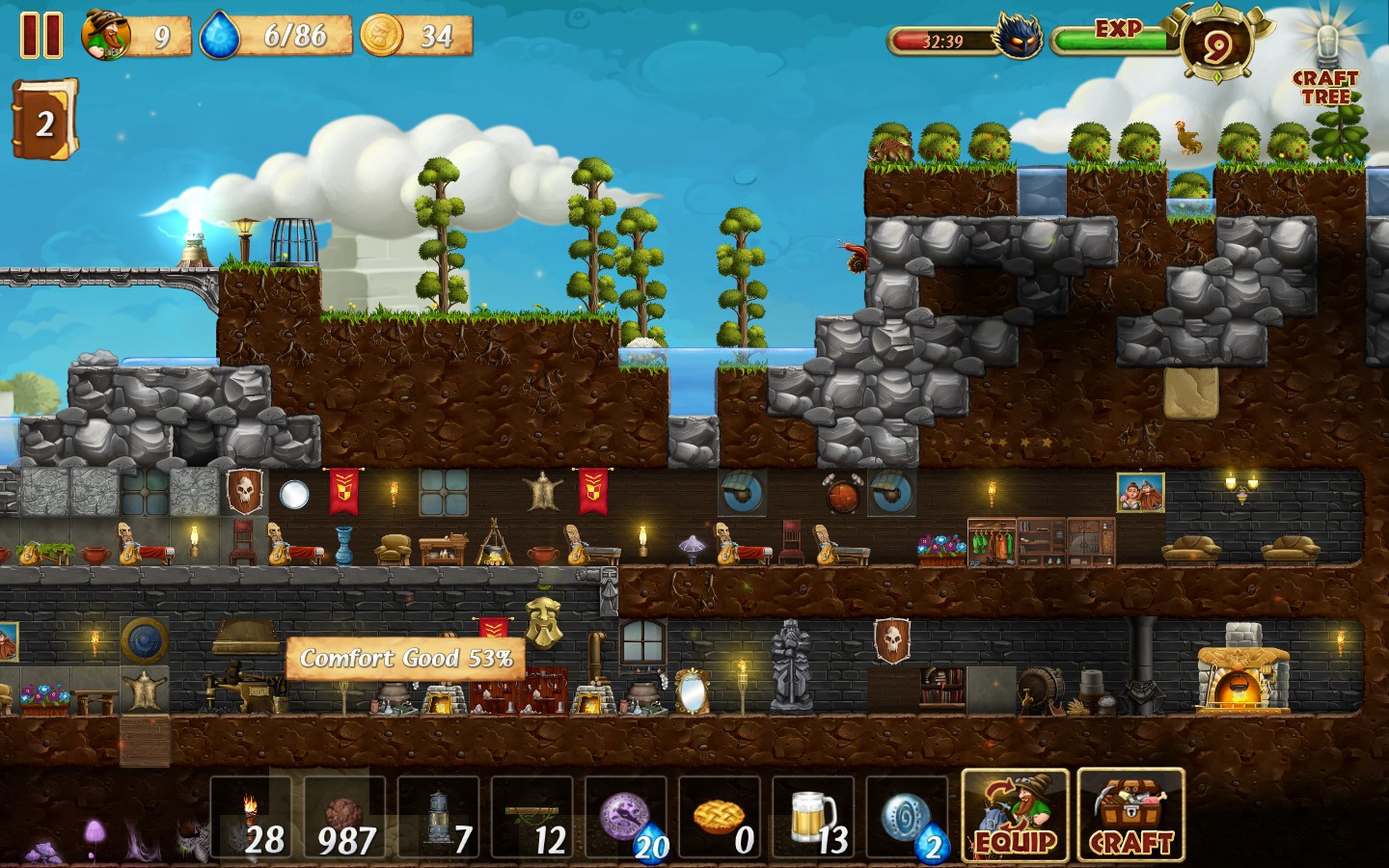
Task: Use the beer mug slot
Action: tap(814, 818)
